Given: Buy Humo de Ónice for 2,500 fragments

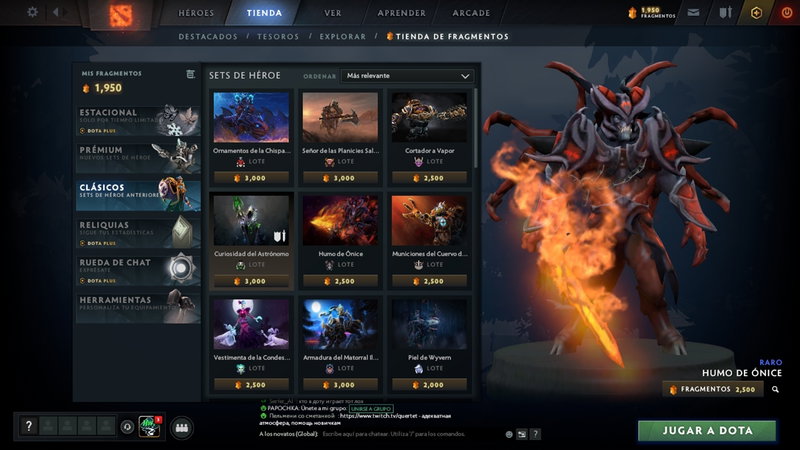Looking at the screenshot, I should click(712, 389).
